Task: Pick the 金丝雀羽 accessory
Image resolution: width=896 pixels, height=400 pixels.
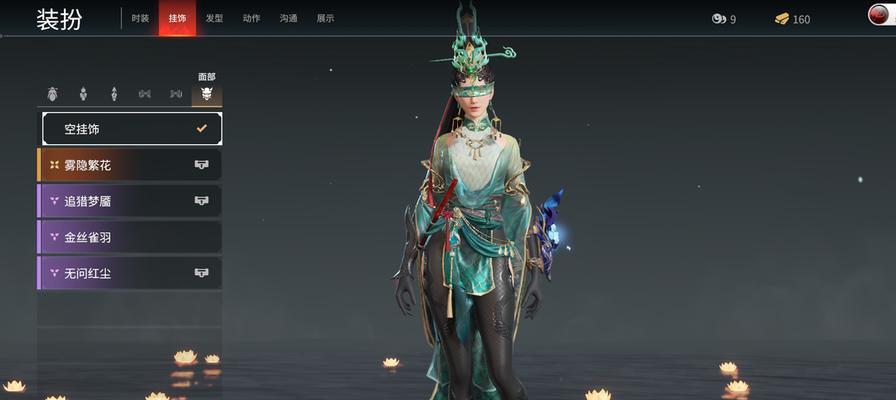Action: click(130, 237)
